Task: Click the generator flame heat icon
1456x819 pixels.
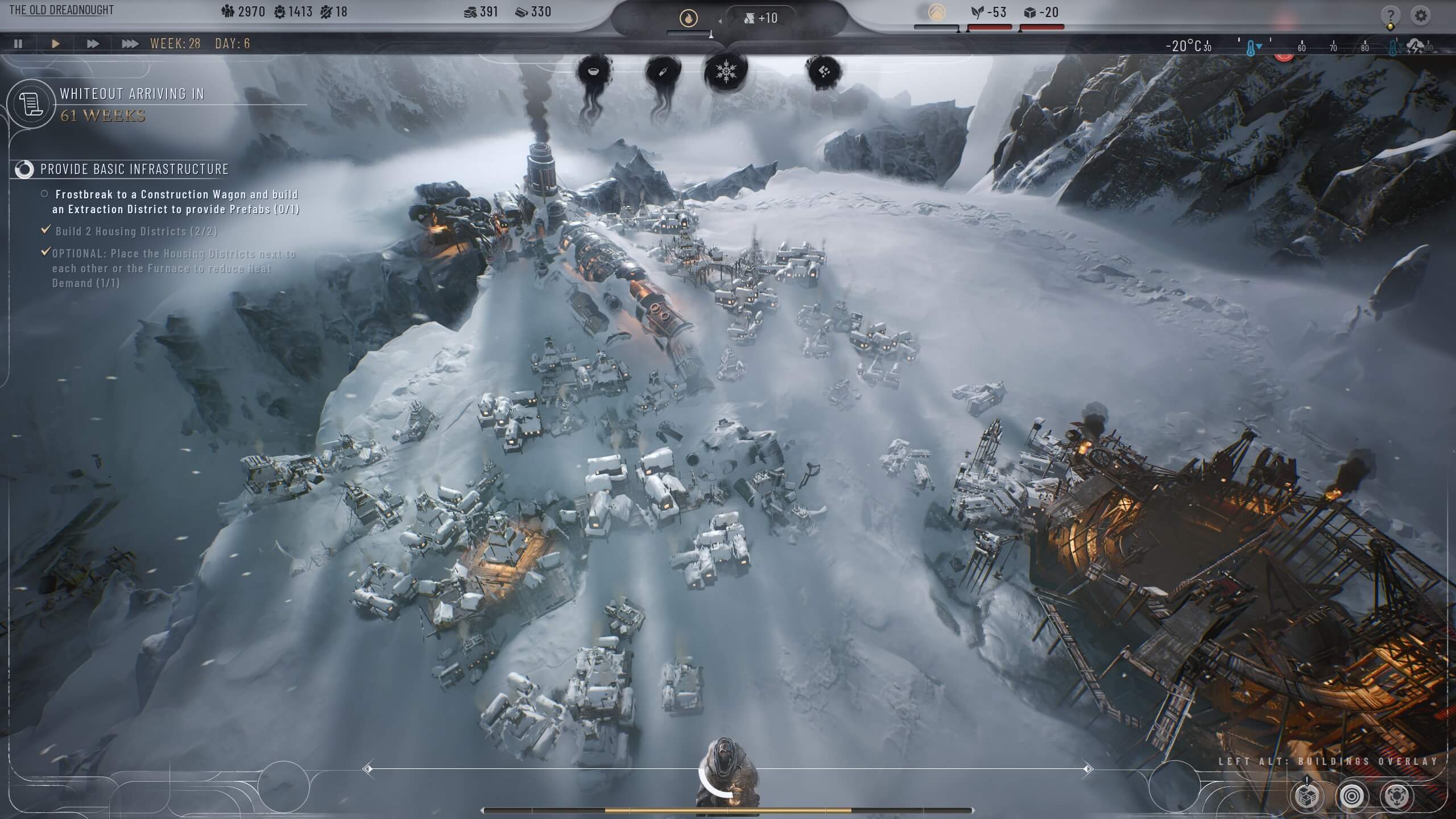Action: coord(688,19)
